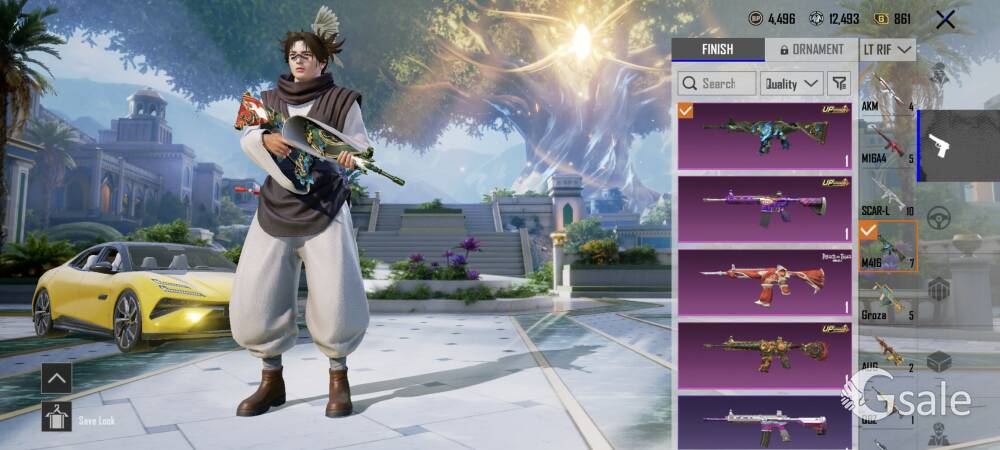
Task: Click the finish Search field
Action: [717, 84]
